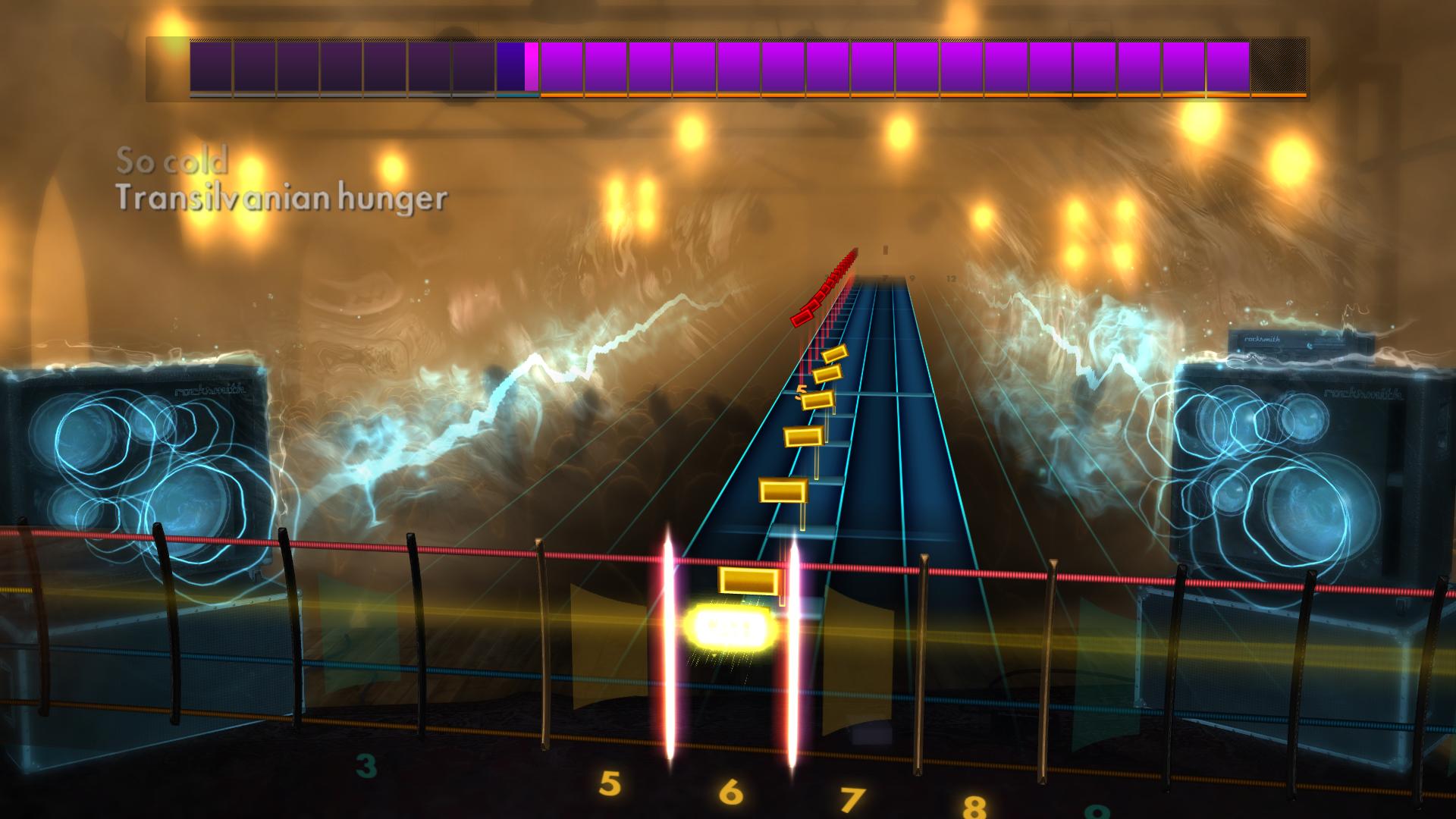Click the lyric line "So cold"
Screen dimensions: 1456x819
point(173,160)
